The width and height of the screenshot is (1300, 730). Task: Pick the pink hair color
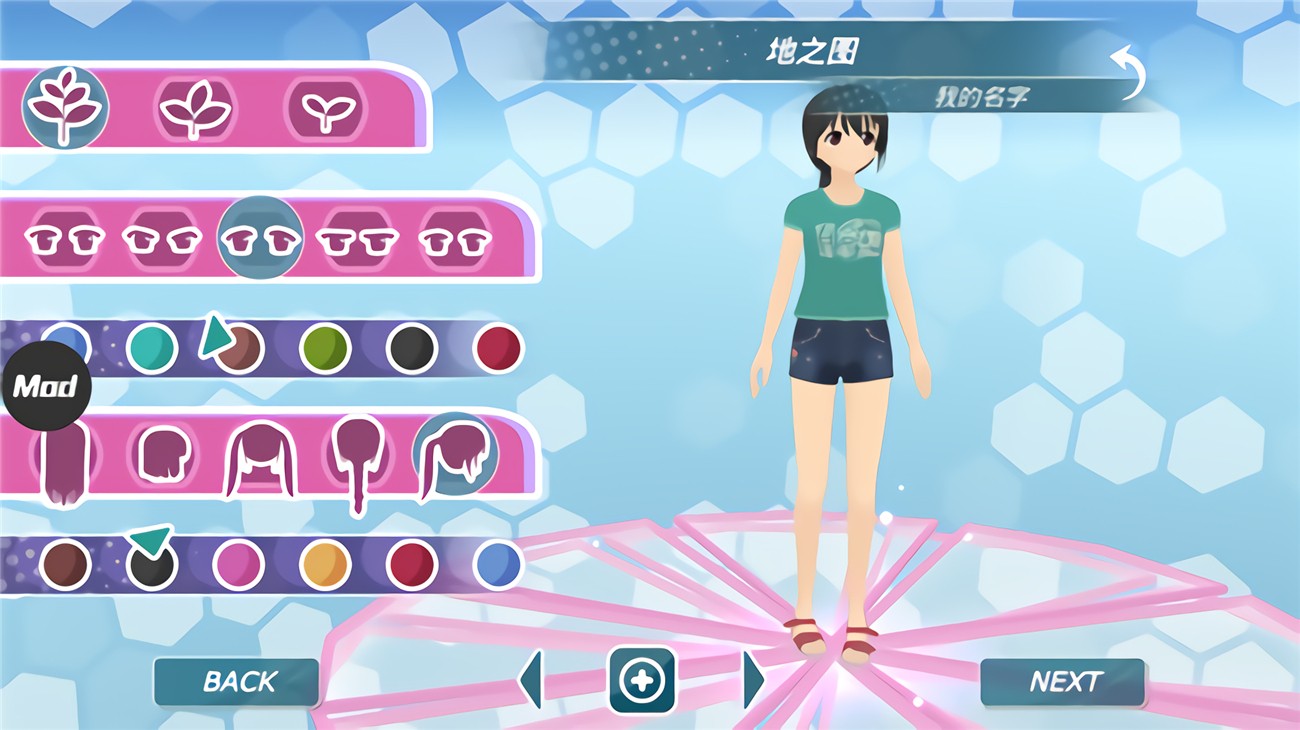click(x=238, y=565)
